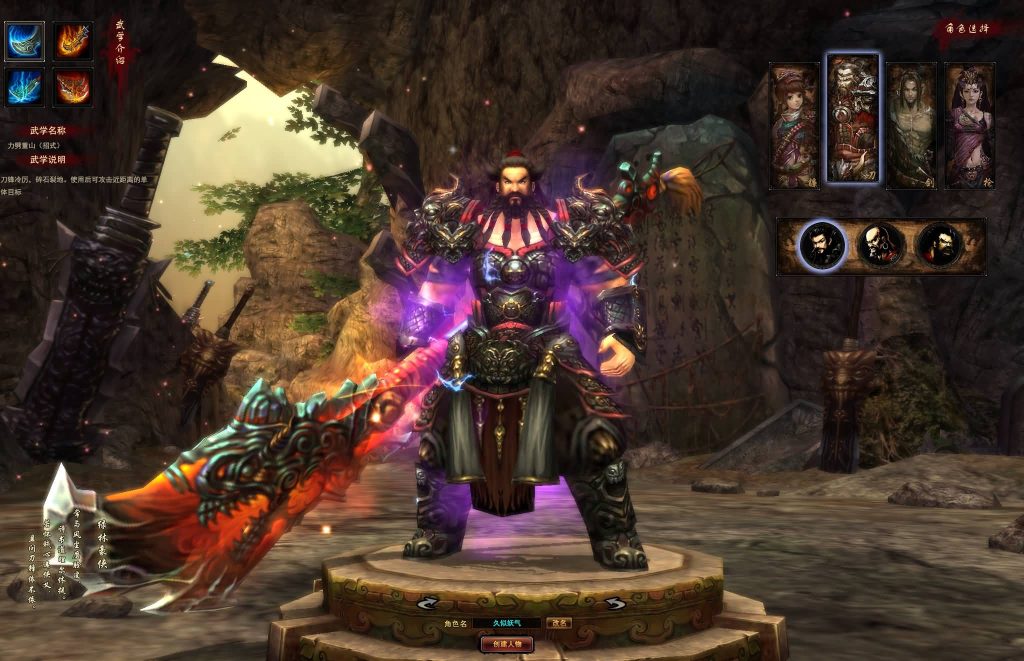Pick the bald white-bearded face option
Image resolution: width=1024 pixels, height=661 pixels.
tap(882, 246)
